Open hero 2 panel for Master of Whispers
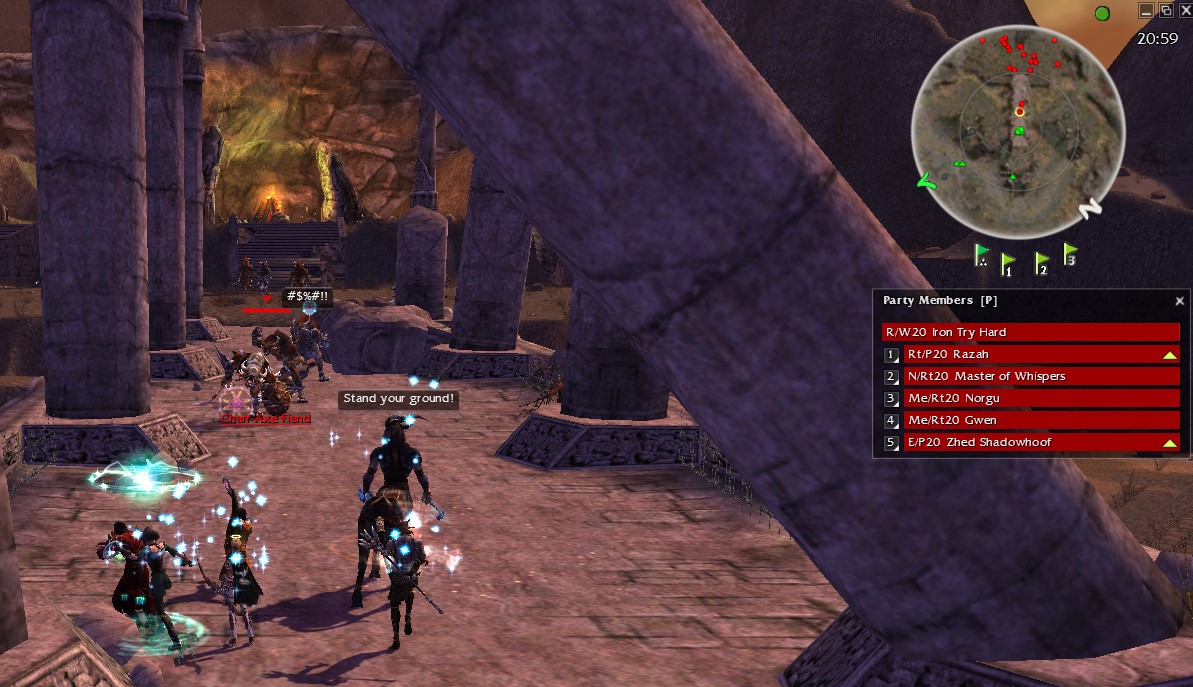Image resolution: width=1193 pixels, height=687 pixels. 891,377
